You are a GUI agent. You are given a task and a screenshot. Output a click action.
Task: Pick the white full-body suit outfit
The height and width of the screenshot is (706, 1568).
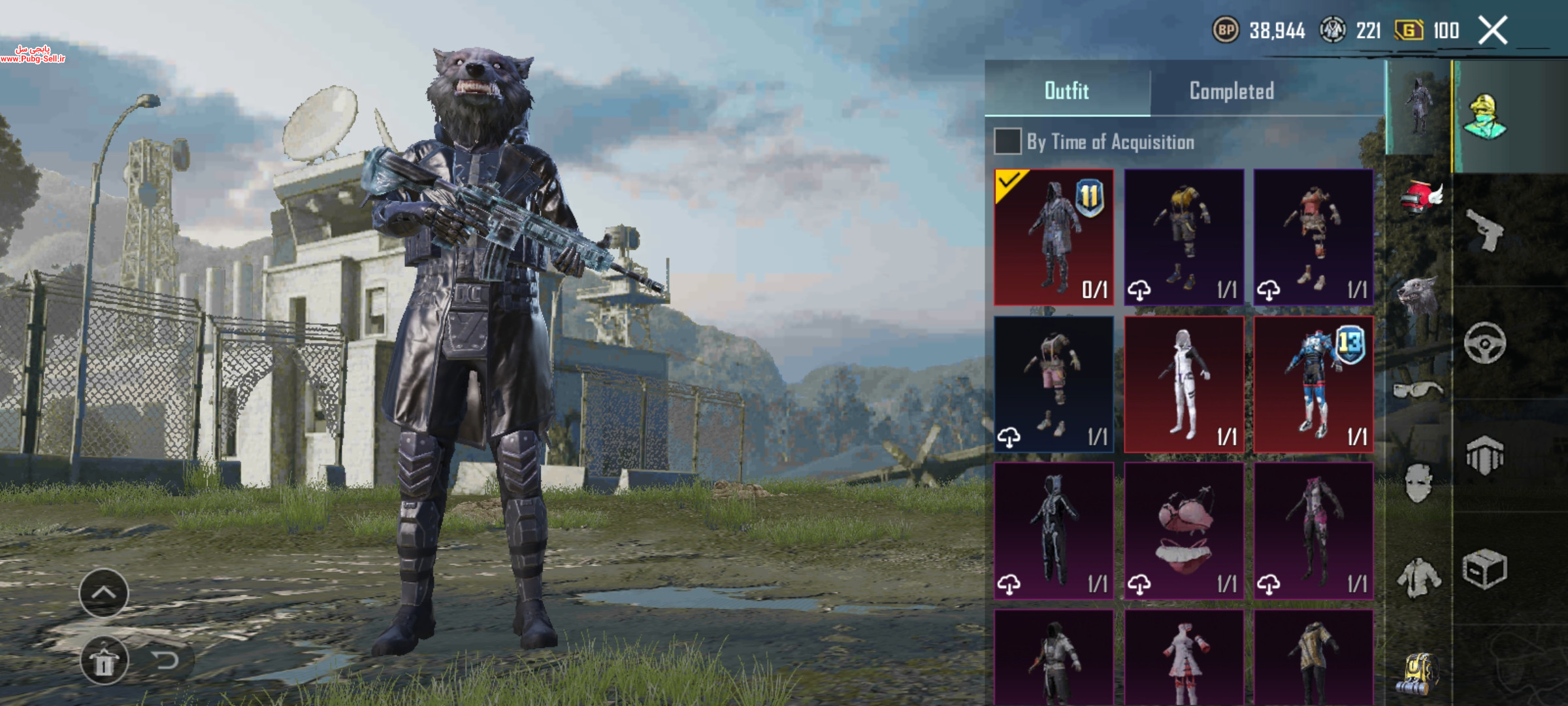(1183, 384)
